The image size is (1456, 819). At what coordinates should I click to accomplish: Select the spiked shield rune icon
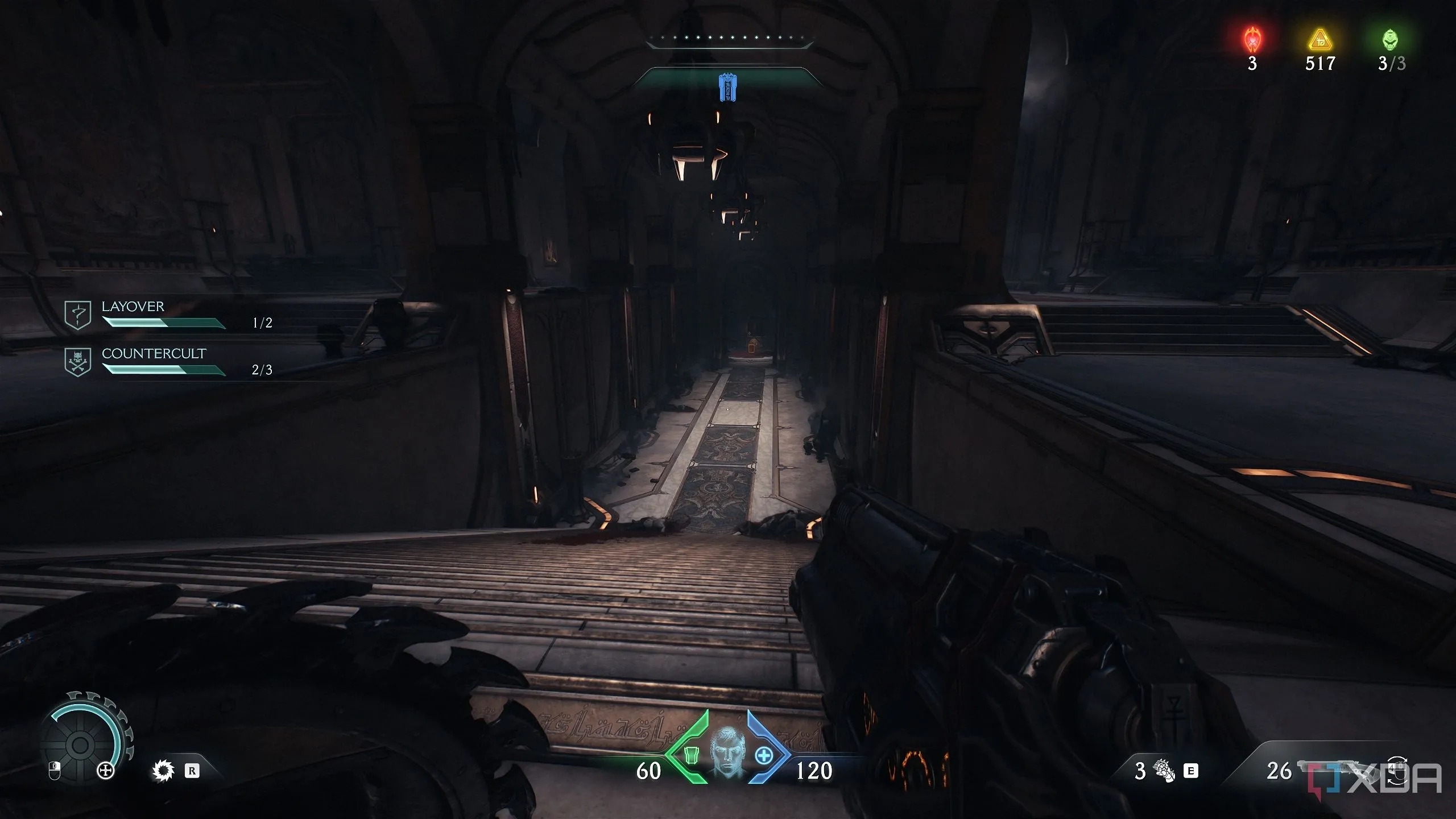[x=163, y=771]
